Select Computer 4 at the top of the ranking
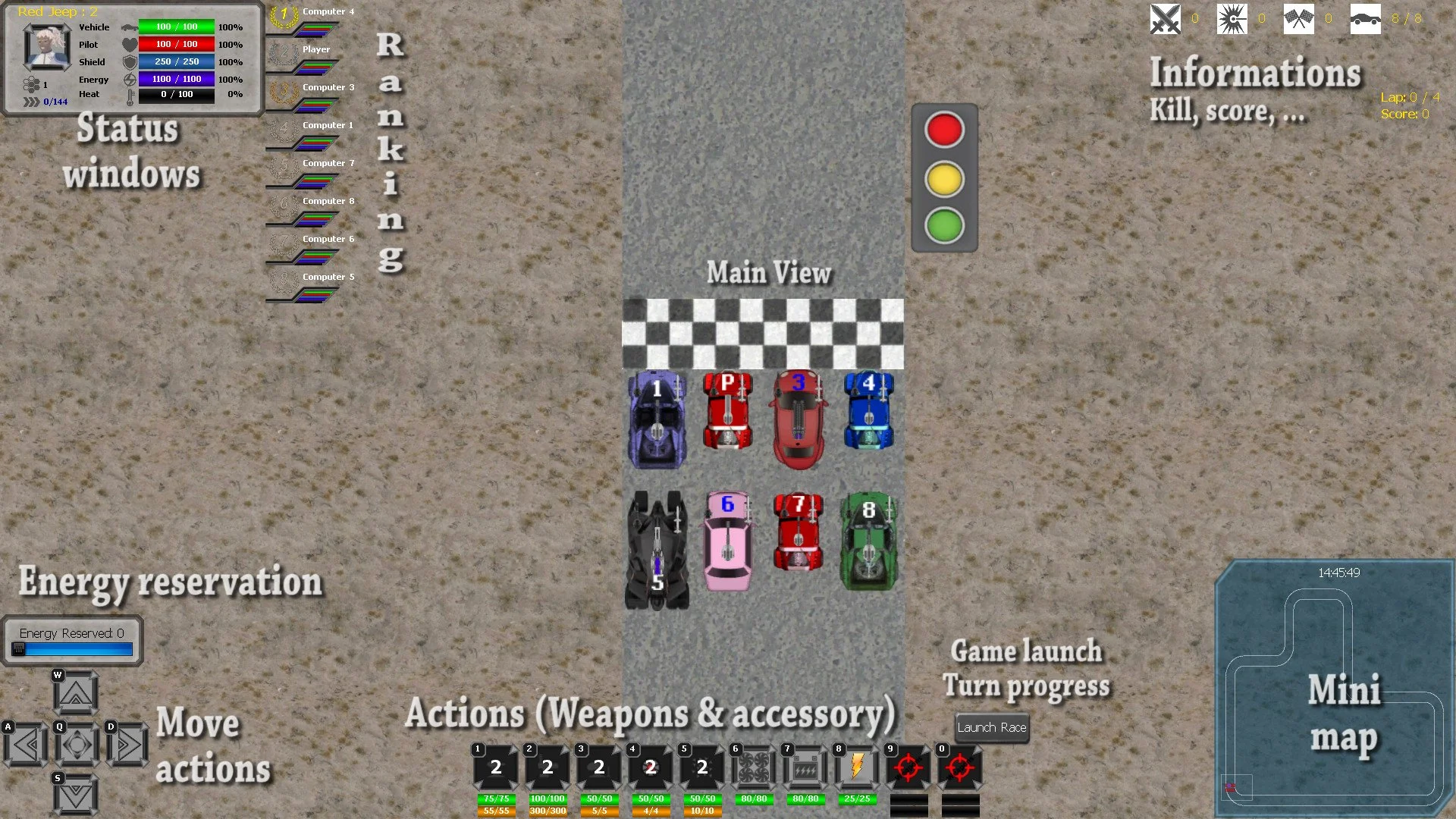 [327, 11]
